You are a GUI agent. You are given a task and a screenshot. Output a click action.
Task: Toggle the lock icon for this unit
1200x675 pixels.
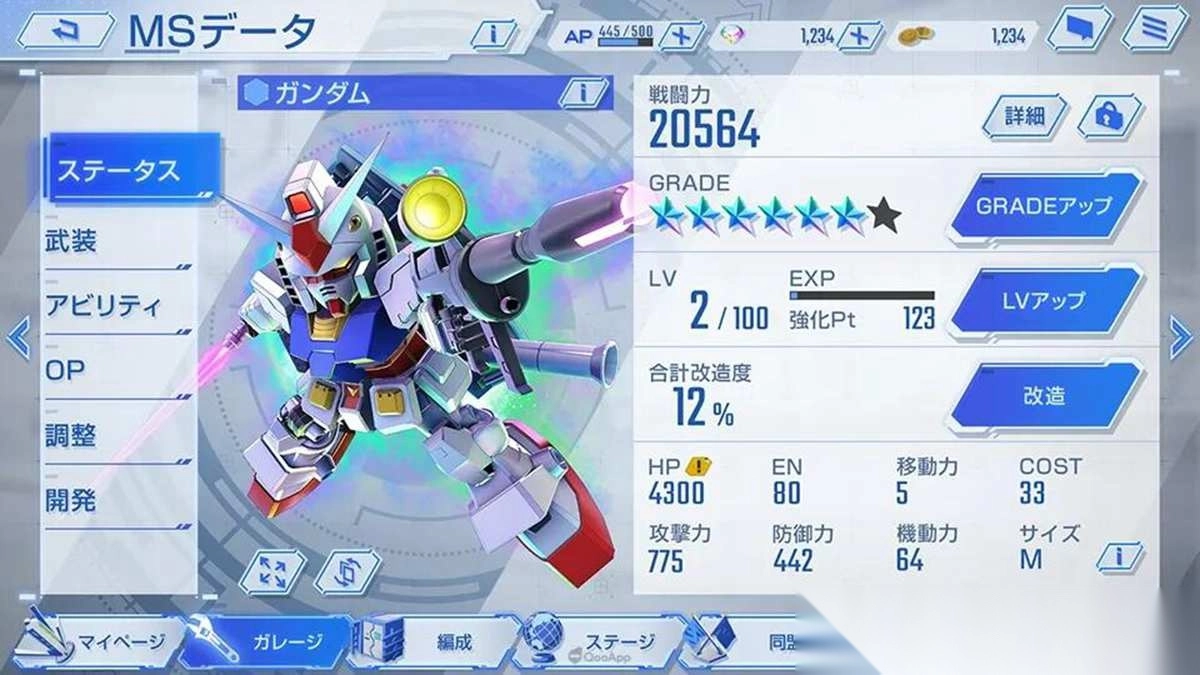pyautogui.click(x=1108, y=116)
